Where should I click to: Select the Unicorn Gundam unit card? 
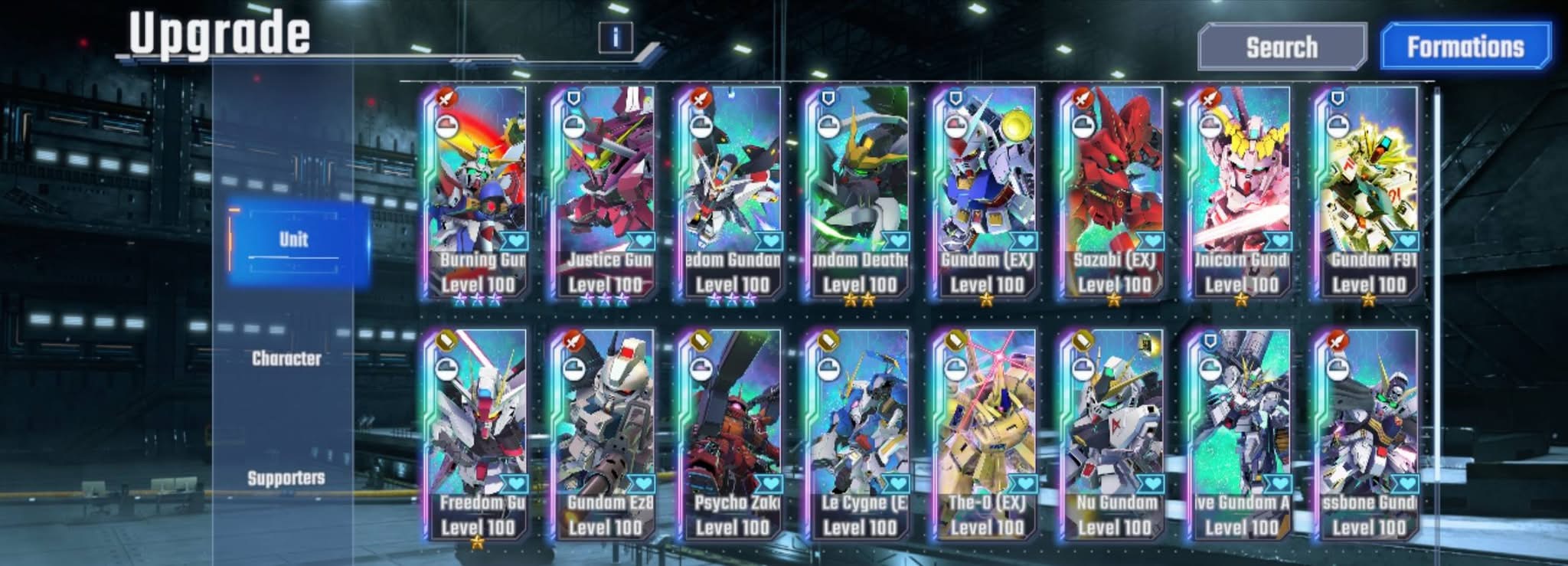[1240, 191]
